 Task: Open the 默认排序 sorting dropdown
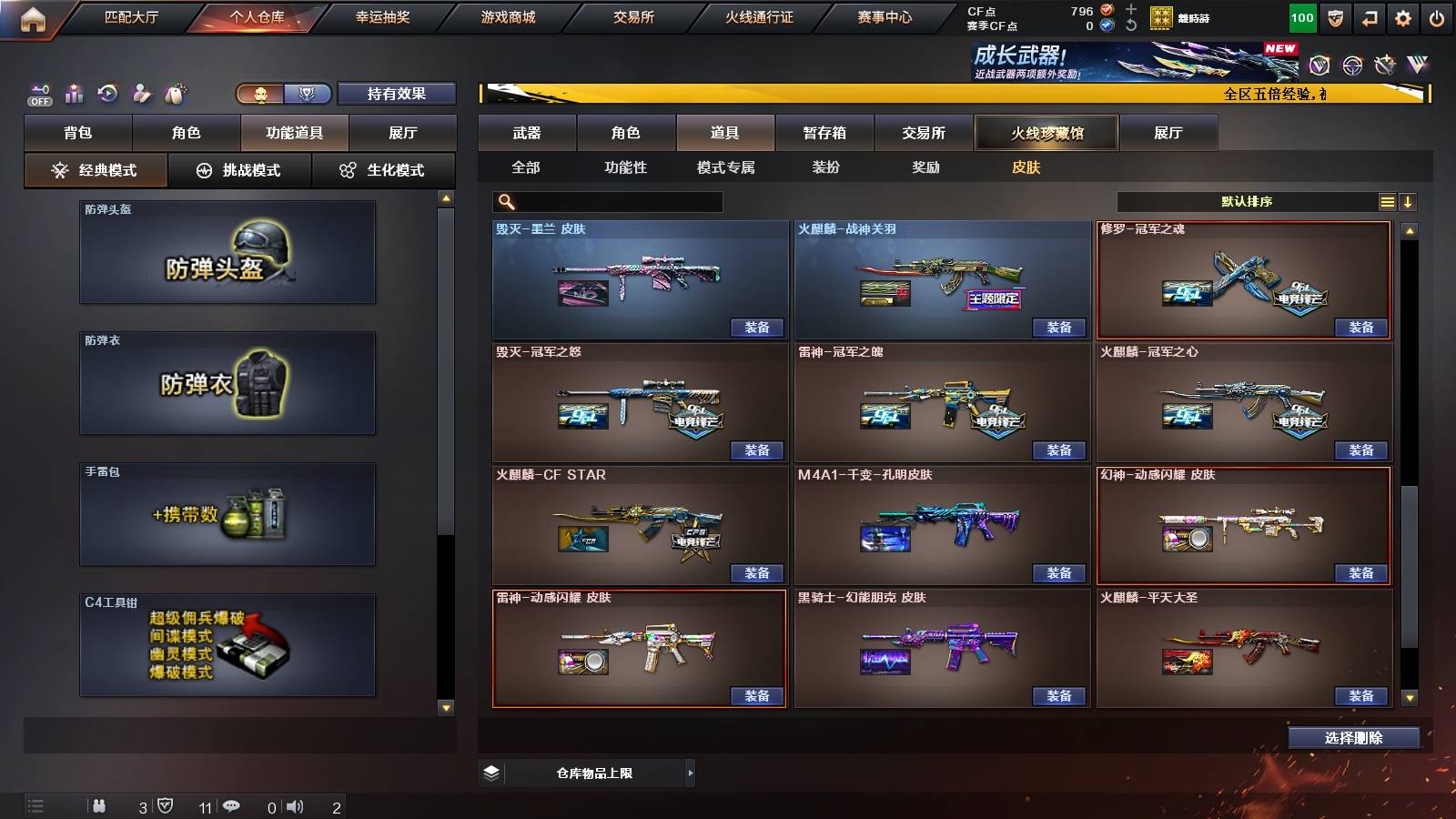tap(1247, 201)
